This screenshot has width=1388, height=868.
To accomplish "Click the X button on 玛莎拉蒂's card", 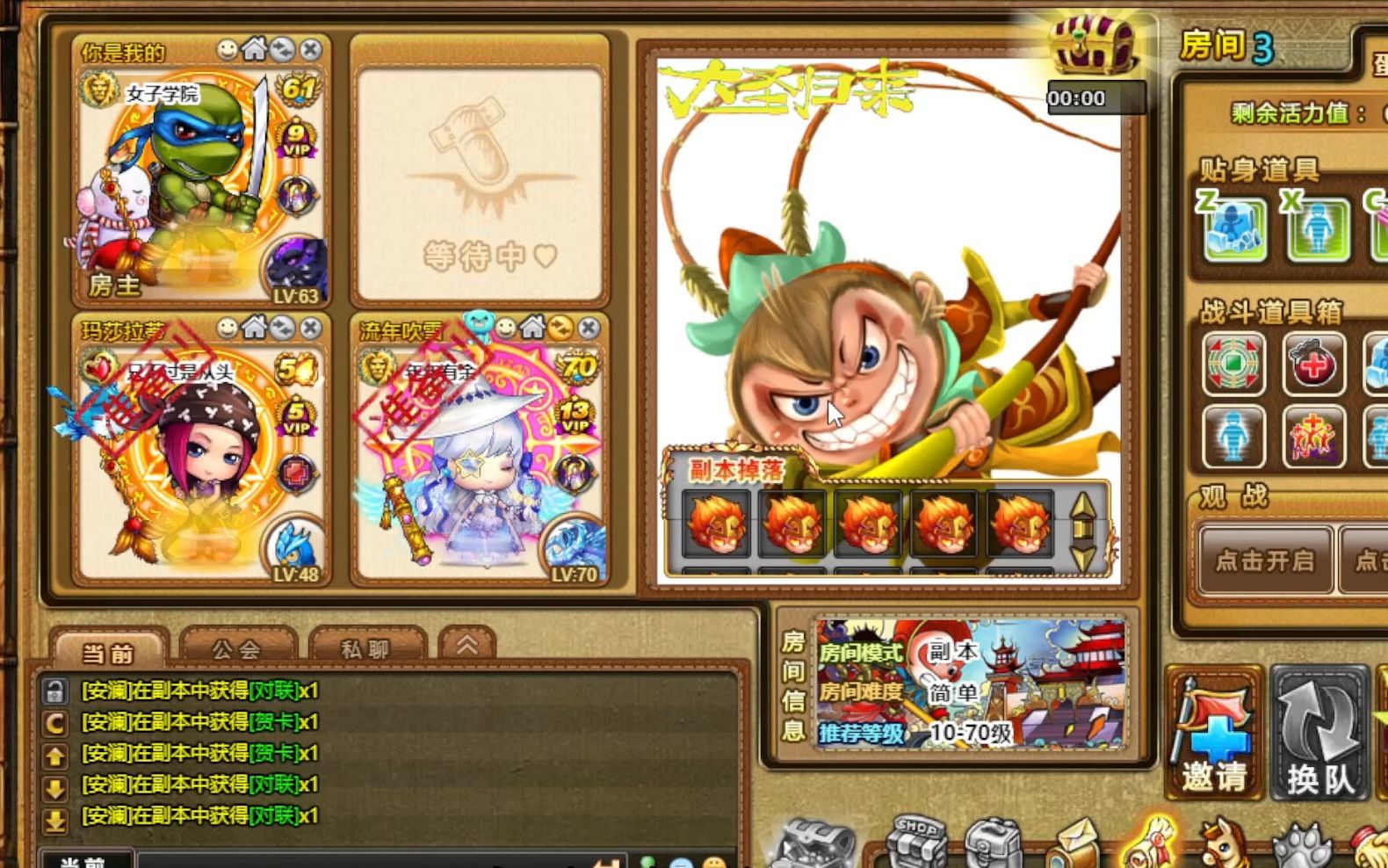I will coord(310,329).
